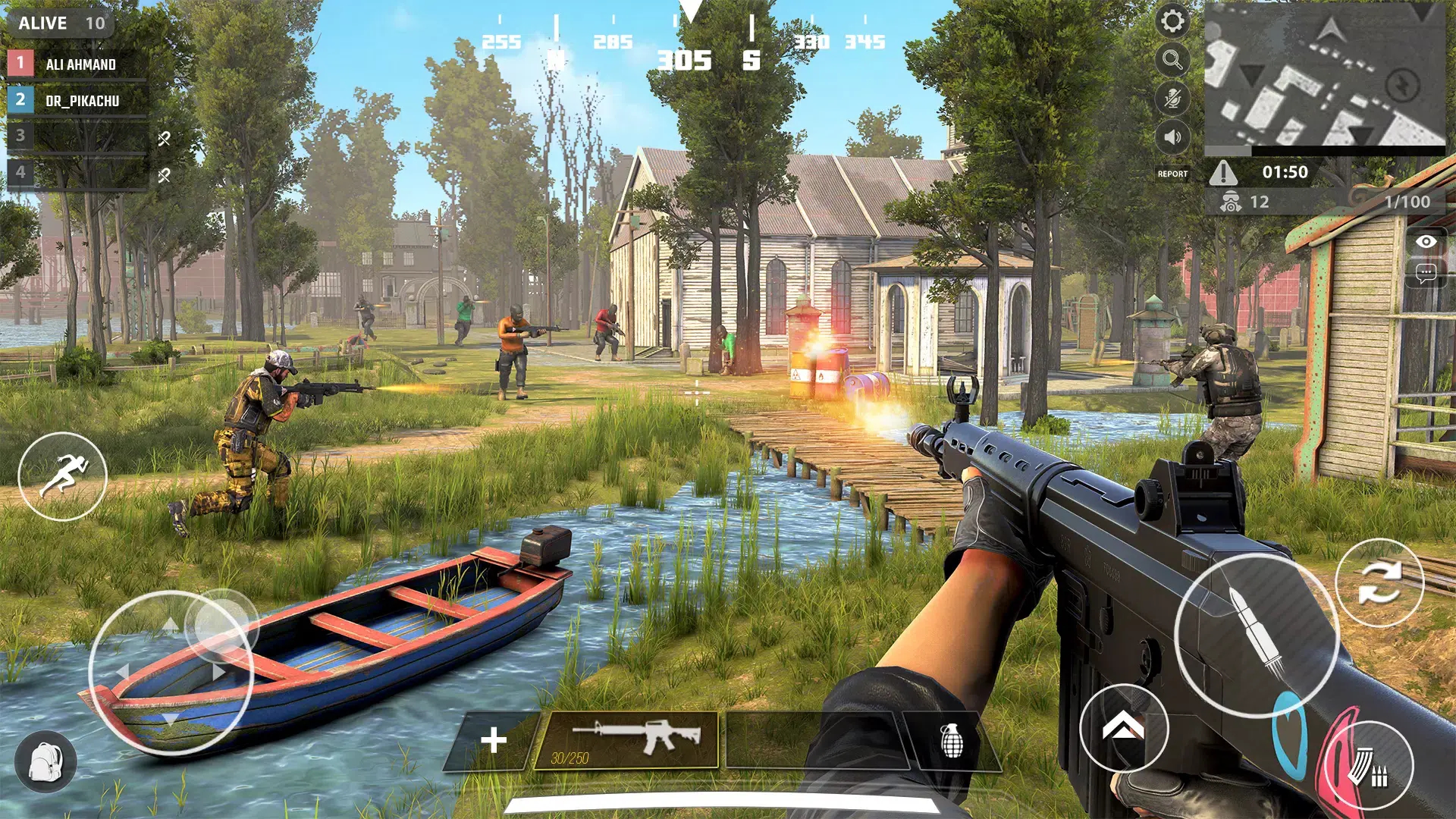Open the minimap

pos(1324,74)
